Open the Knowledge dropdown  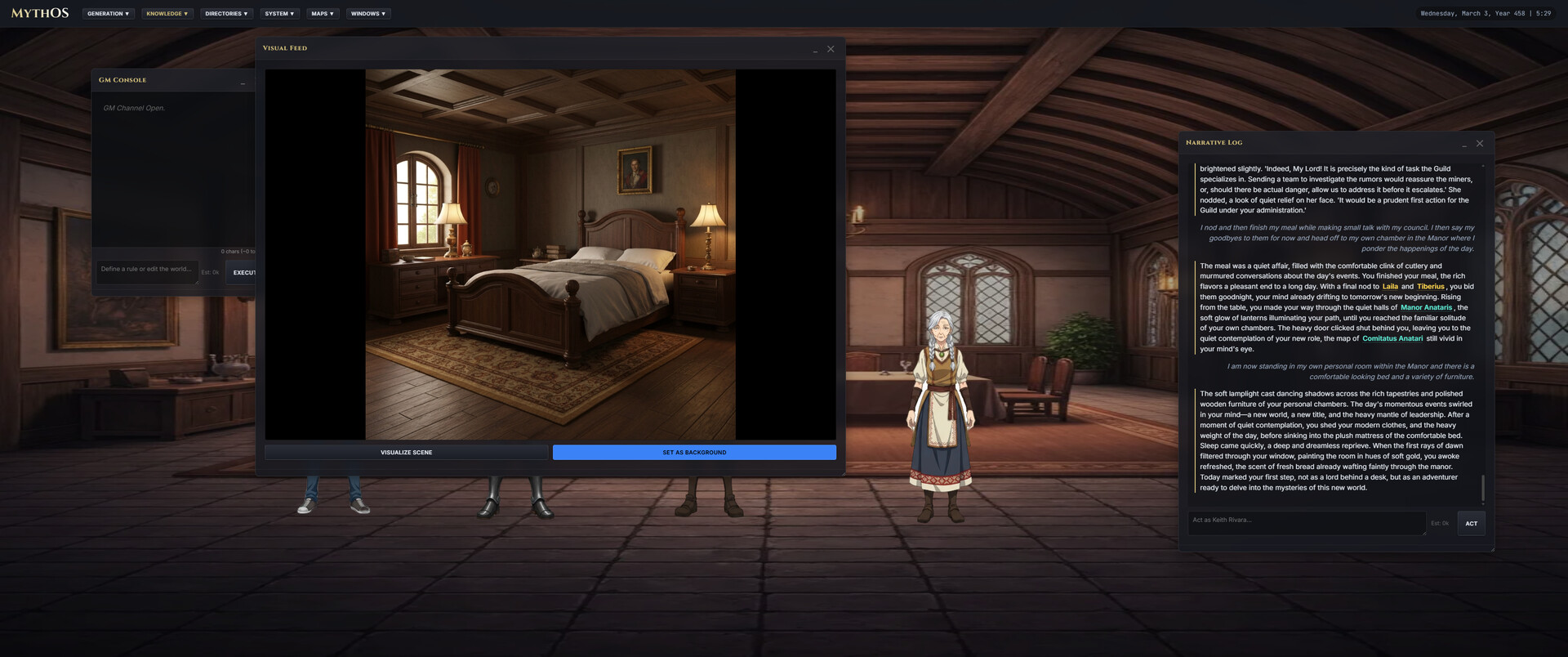[167, 13]
